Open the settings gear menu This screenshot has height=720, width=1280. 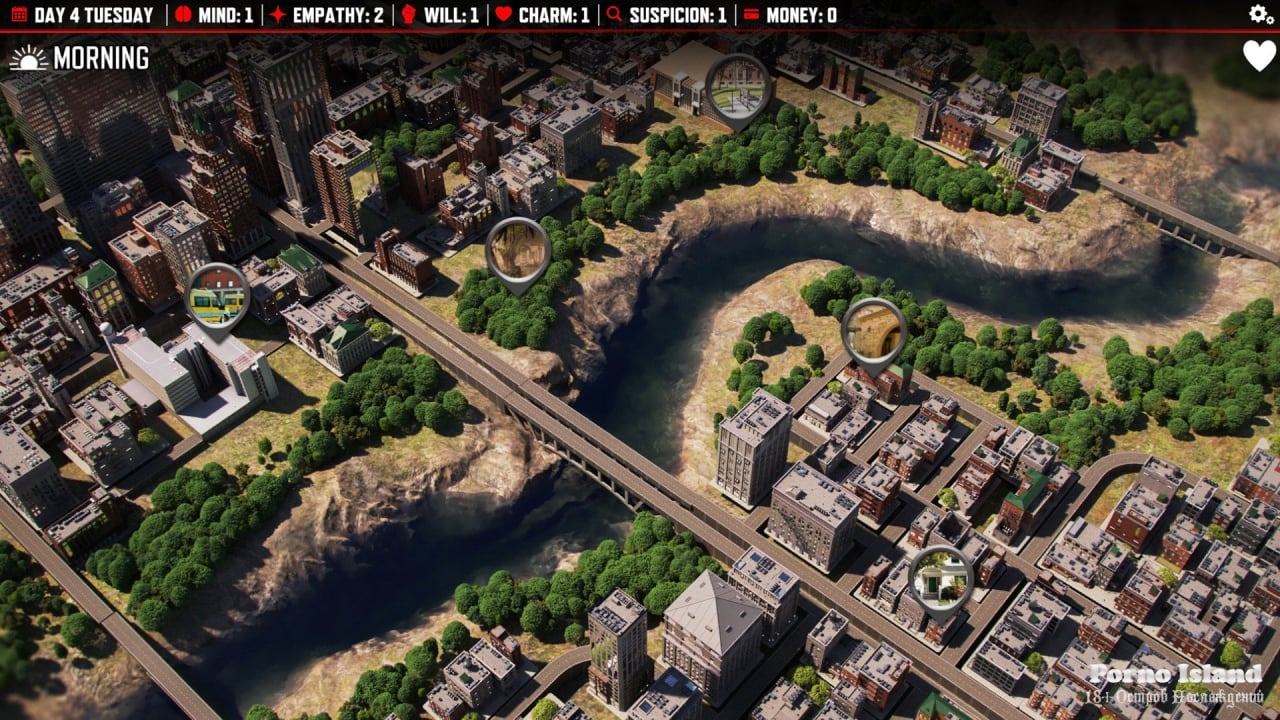(x=1261, y=14)
